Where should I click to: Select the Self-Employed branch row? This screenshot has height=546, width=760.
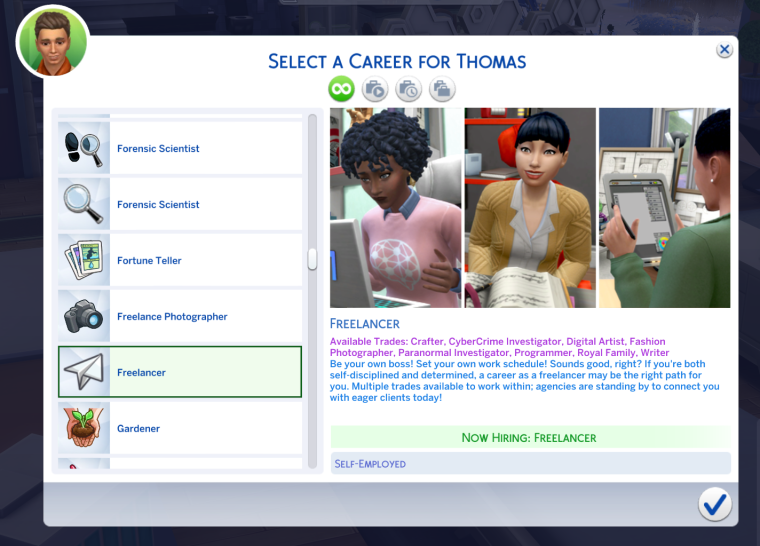tap(530, 463)
